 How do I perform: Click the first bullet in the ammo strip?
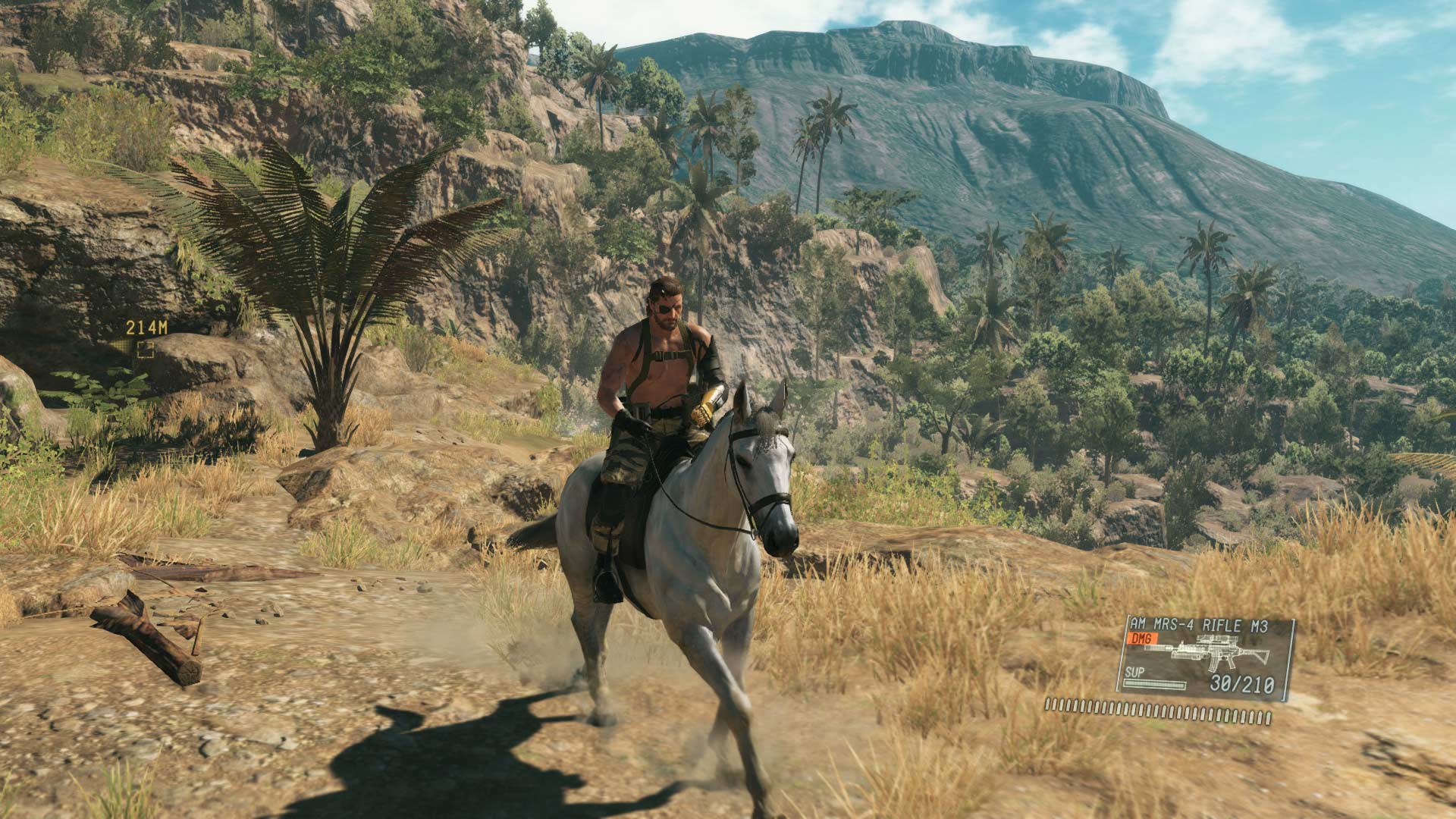(x=1048, y=705)
